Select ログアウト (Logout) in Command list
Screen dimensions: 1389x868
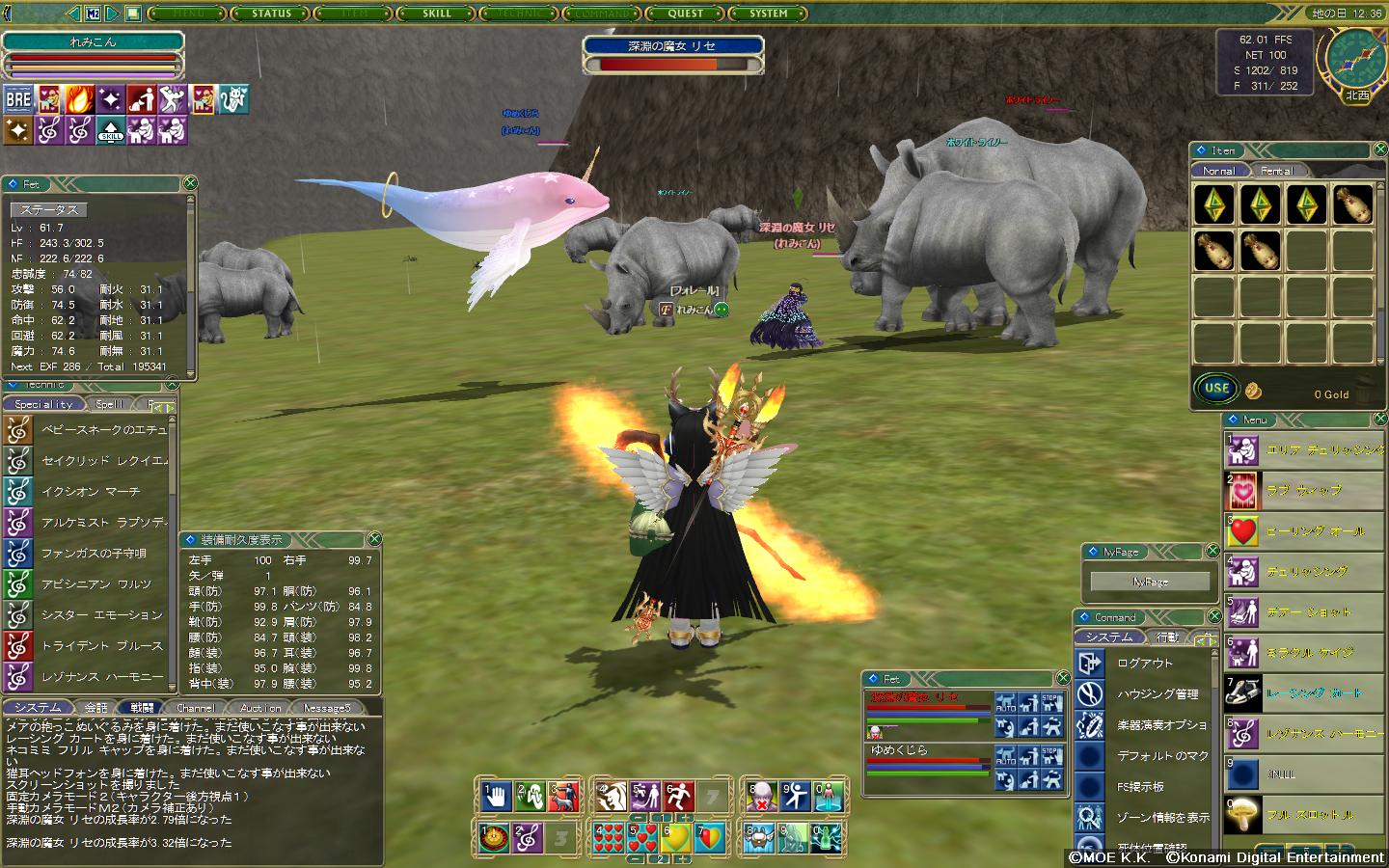[1145, 664]
